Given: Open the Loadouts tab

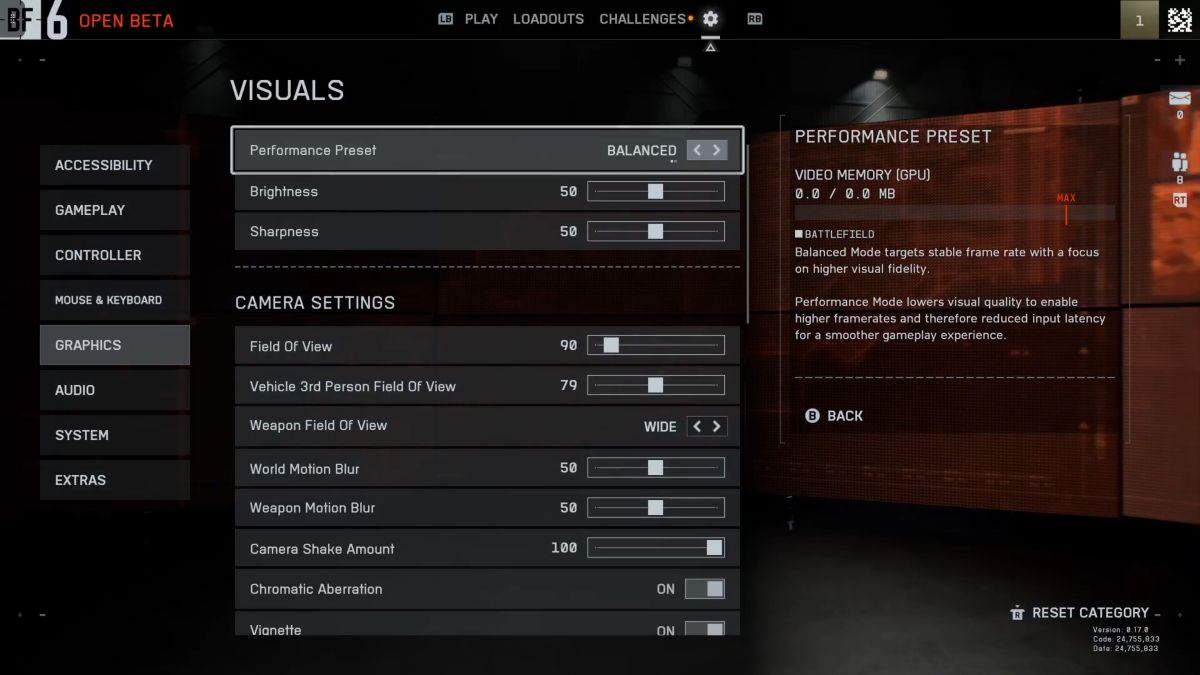Looking at the screenshot, I should (548, 19).
